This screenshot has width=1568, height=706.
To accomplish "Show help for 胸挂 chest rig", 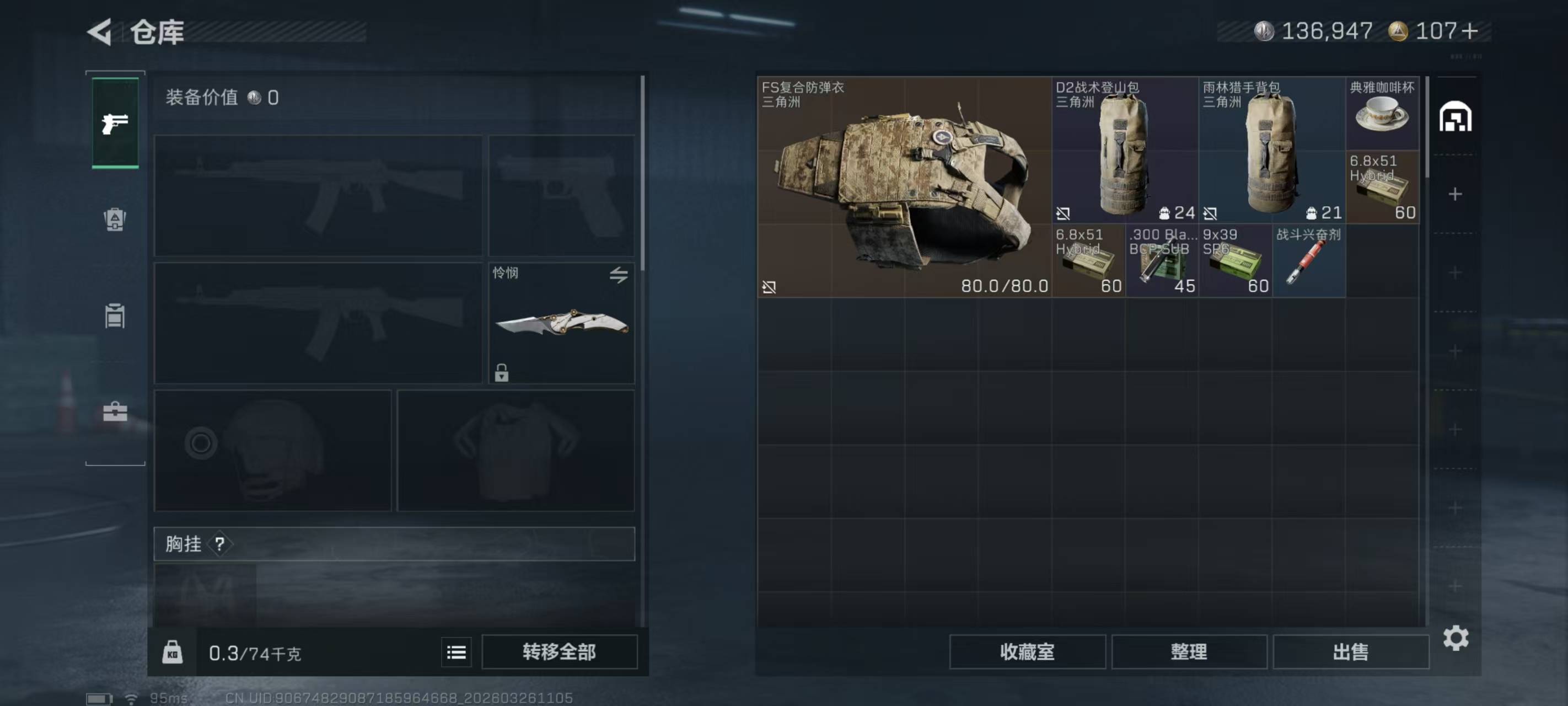I will (x=220, y=544).
